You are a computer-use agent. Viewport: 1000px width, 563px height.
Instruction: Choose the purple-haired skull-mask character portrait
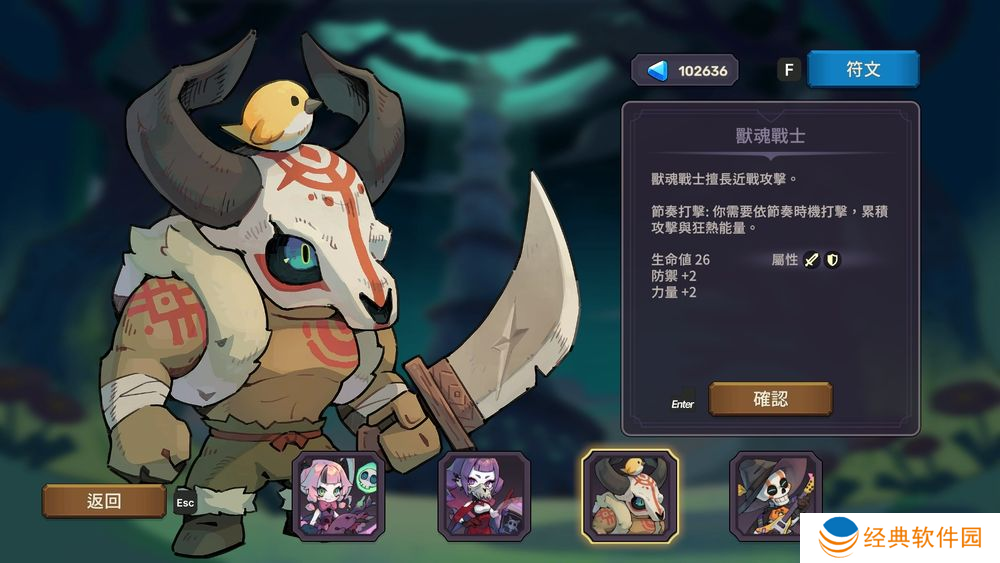click(x=485, y=497)
